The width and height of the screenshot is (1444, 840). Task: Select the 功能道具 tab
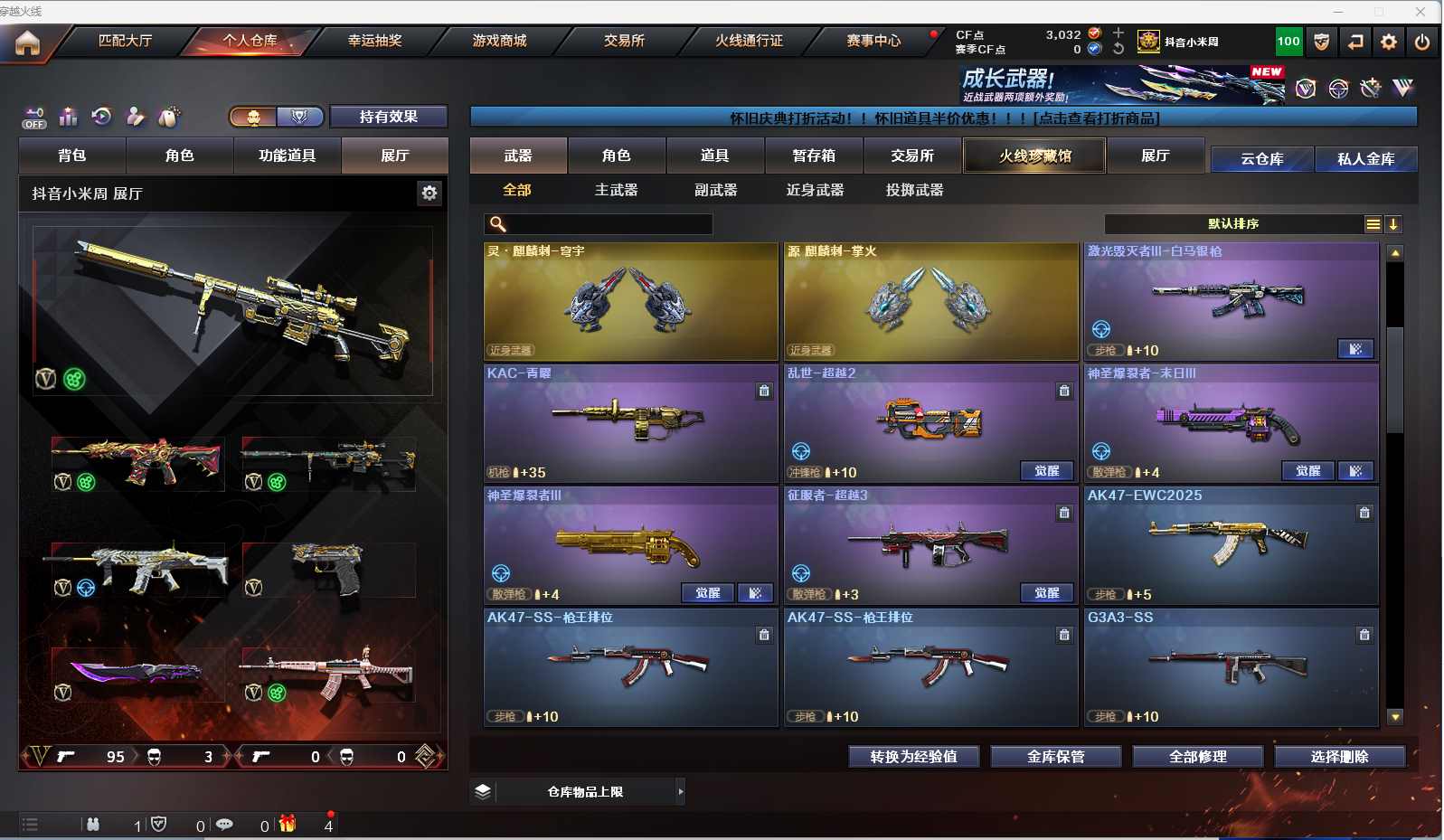(287, 156)
